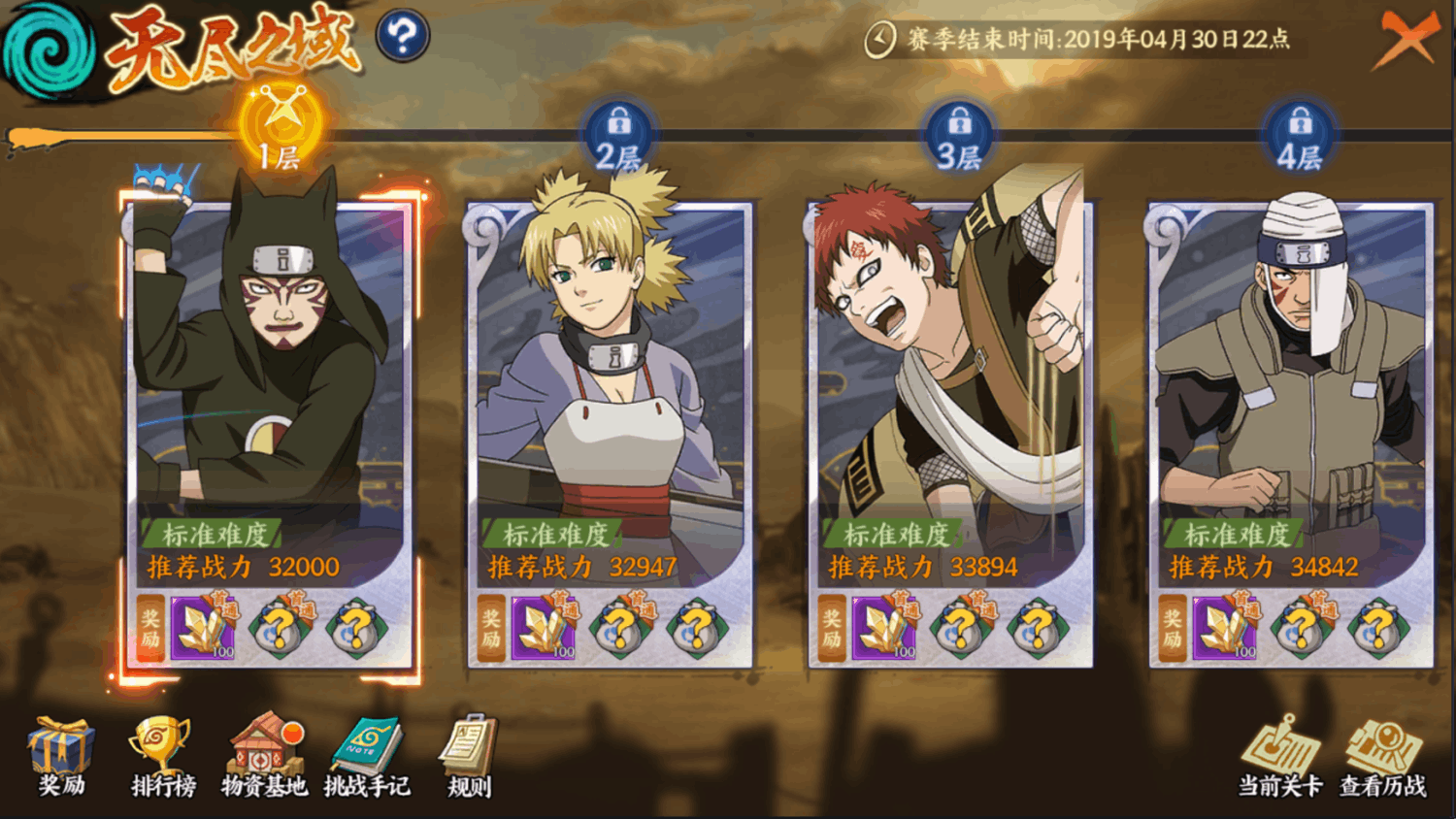Viewport: 1456px width, 819px height.
Task: Select the floor 4 Baki stage card
Action: pyautogui.click(x=1291, y=388)
